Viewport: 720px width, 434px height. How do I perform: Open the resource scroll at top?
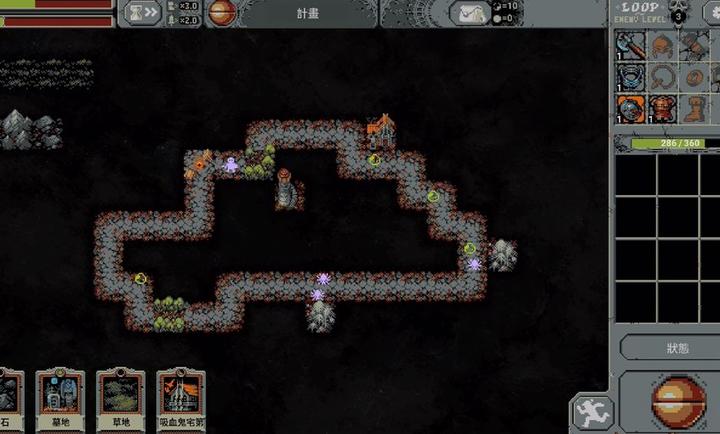click(x=470, y=12)
